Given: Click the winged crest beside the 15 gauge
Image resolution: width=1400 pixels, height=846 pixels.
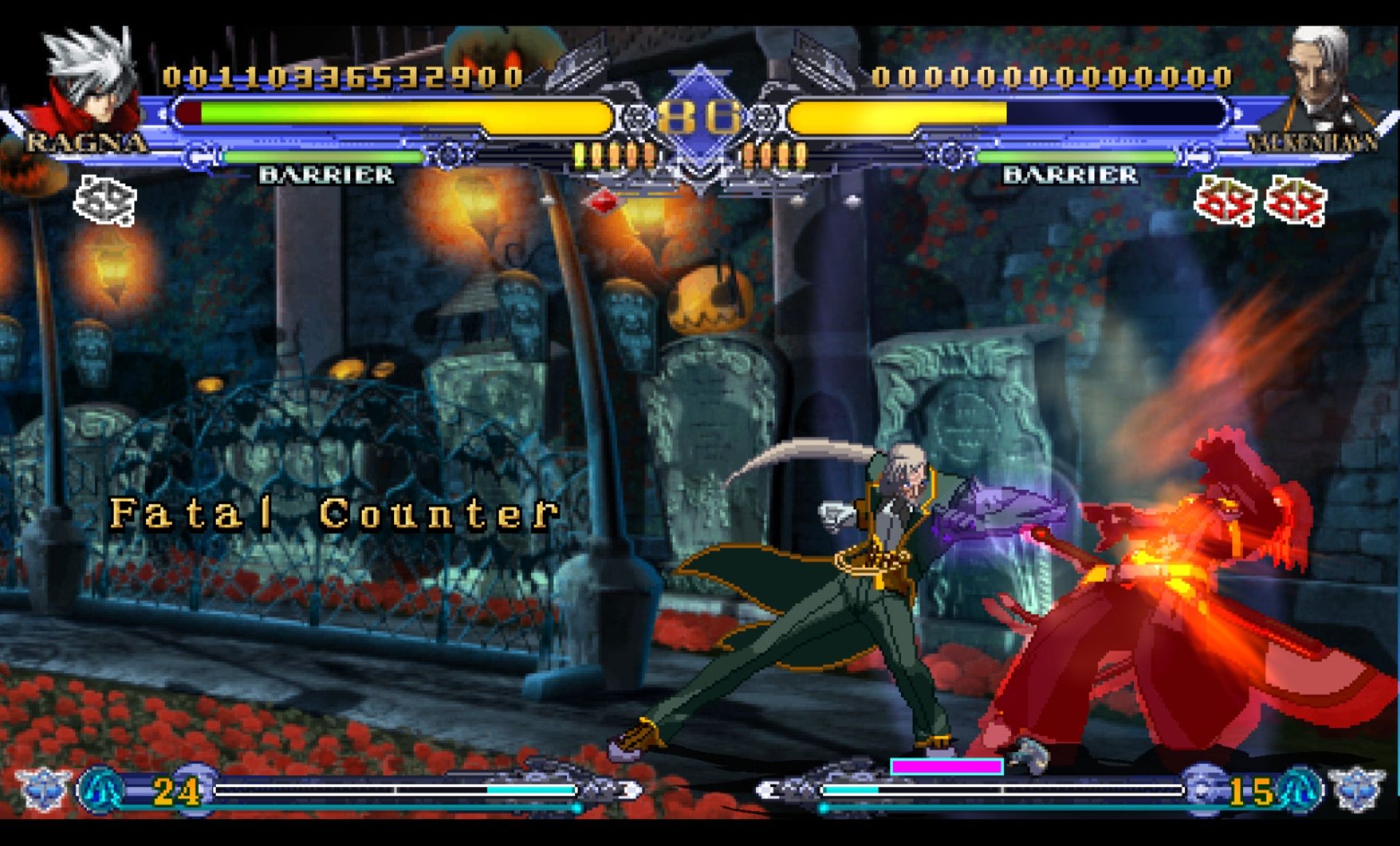Looking at the screenshot, I should click(x=1356, y=789).
